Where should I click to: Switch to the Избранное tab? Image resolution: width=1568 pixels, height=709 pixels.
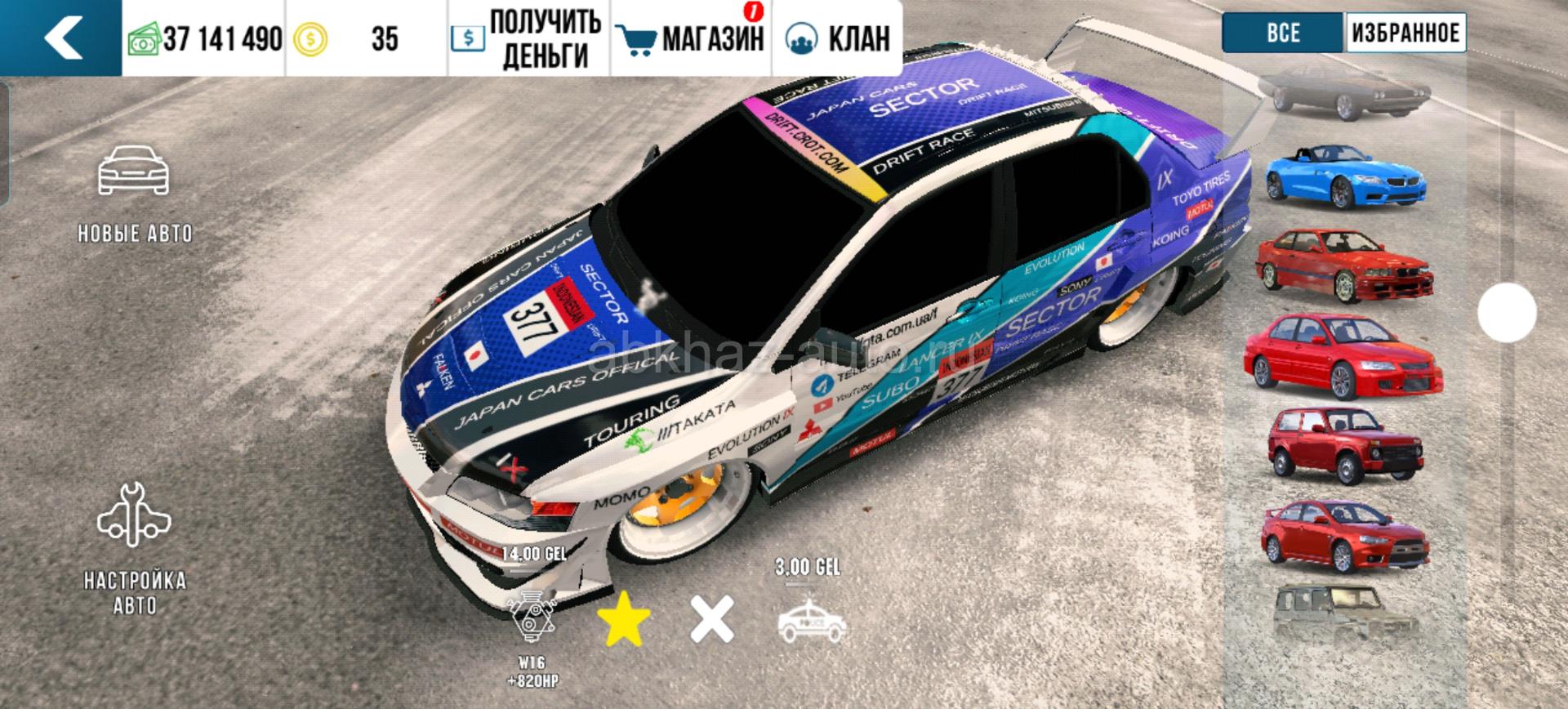pyautogui.click(x=1405, y=33)
